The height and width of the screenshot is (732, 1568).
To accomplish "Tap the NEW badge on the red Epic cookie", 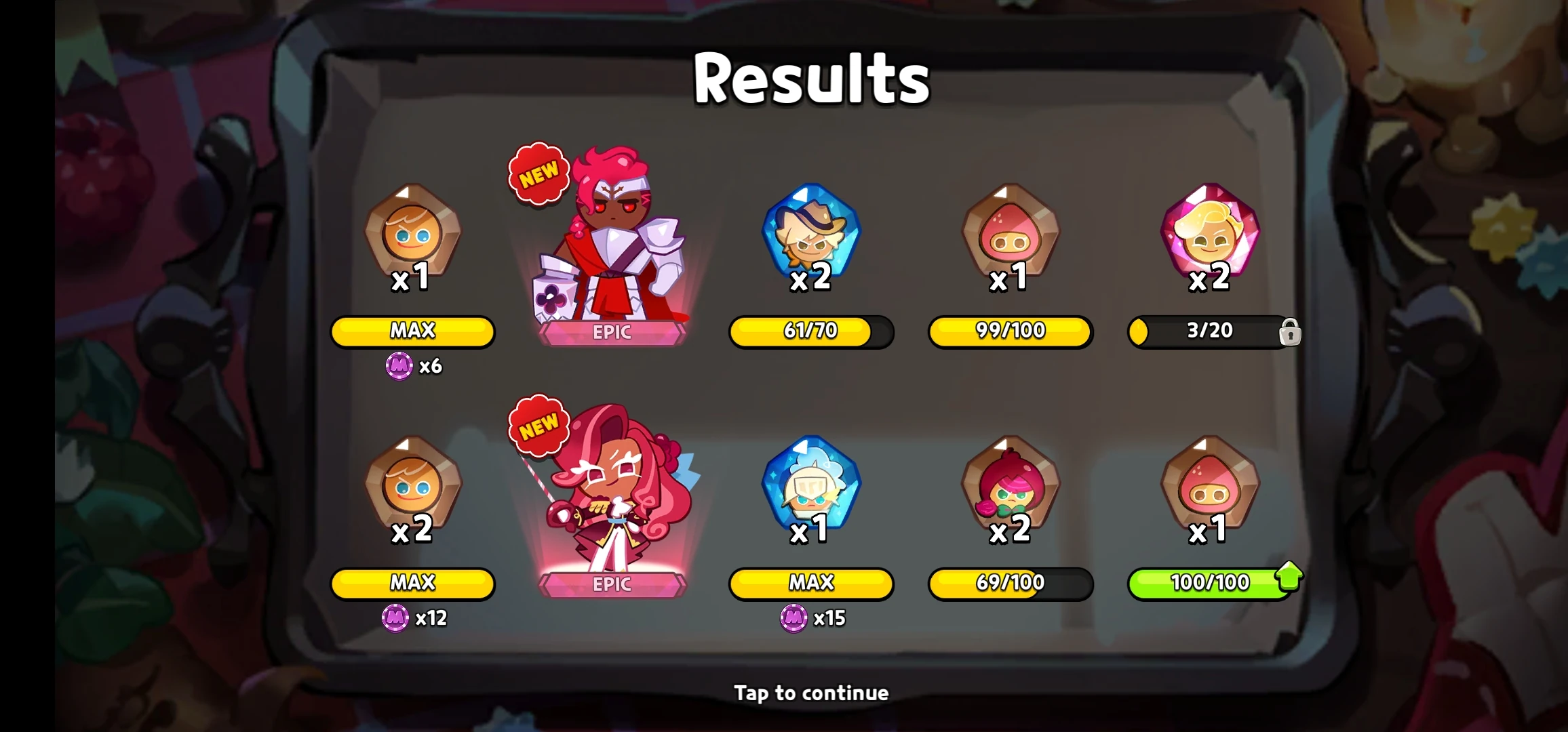I will coord(538,171).
